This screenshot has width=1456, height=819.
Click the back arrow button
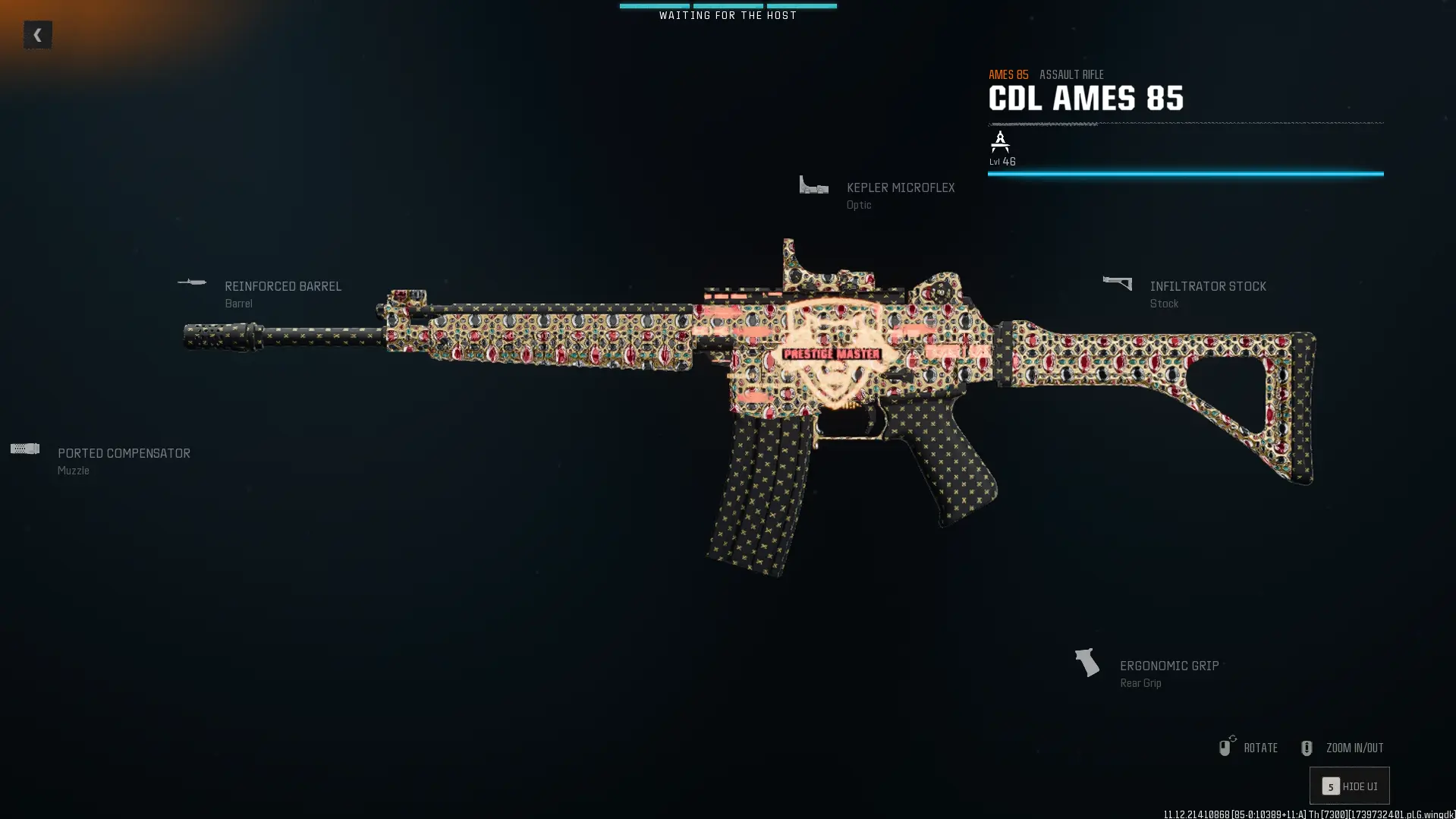coord(37,33)
